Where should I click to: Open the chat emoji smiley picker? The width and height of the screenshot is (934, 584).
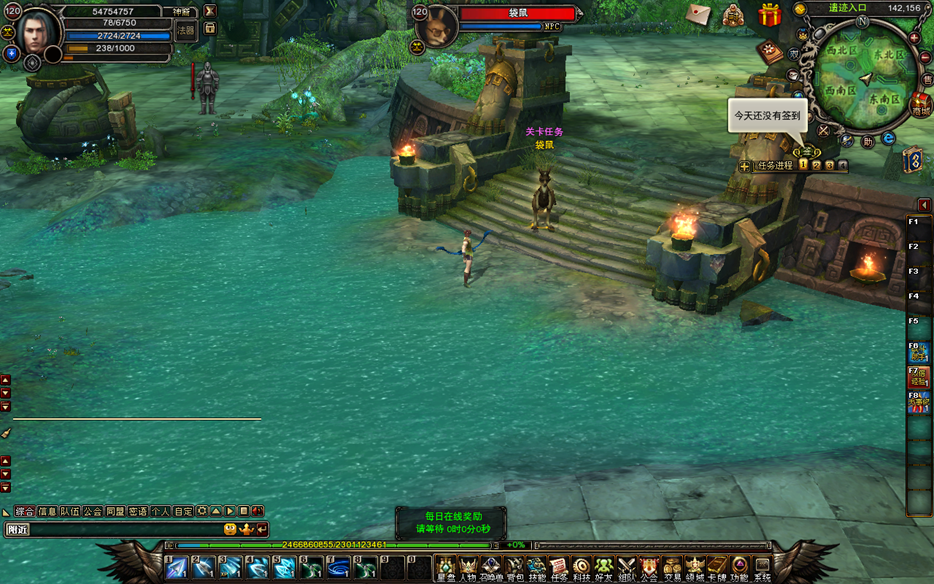click(x=231, y=529)
